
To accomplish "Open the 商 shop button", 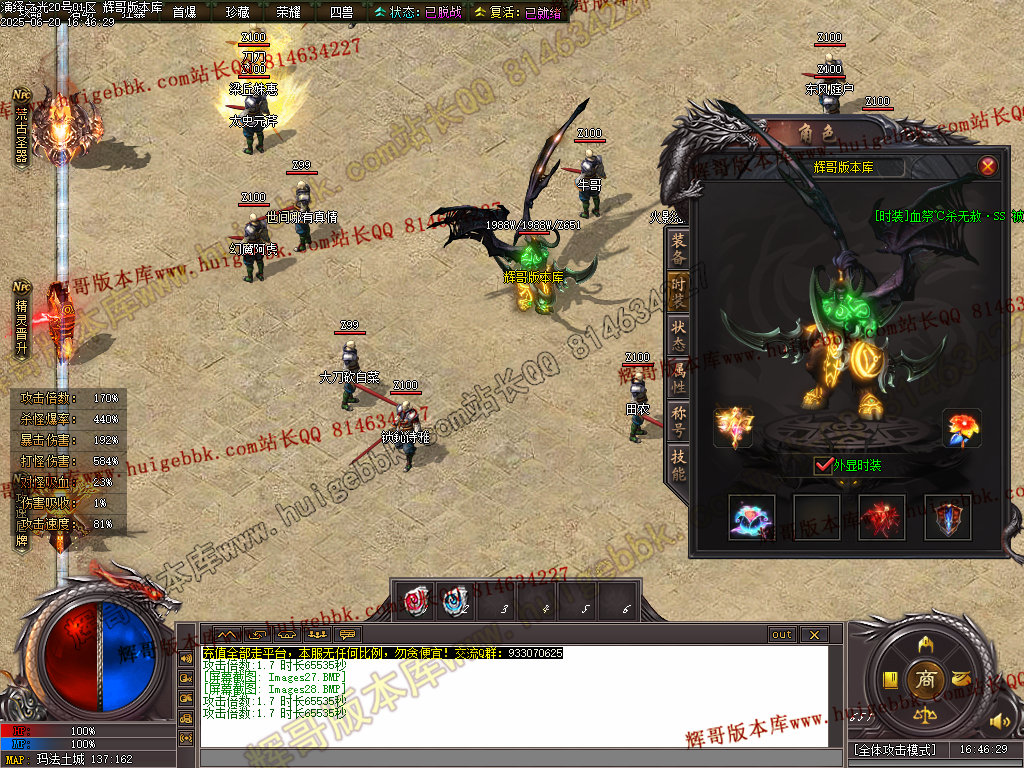I will pyautogui.click(x=927, y=680).
